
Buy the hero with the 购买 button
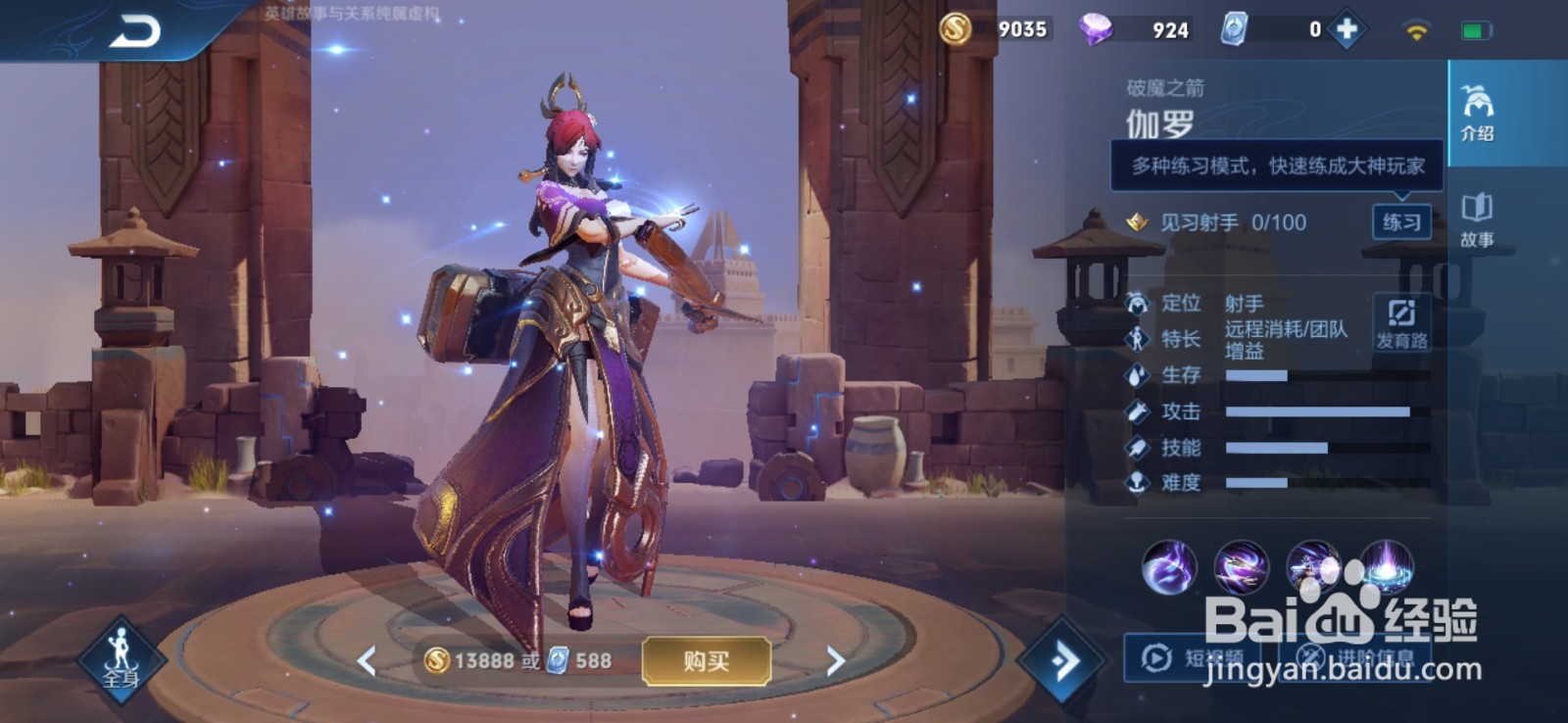(x=706, y=661)
